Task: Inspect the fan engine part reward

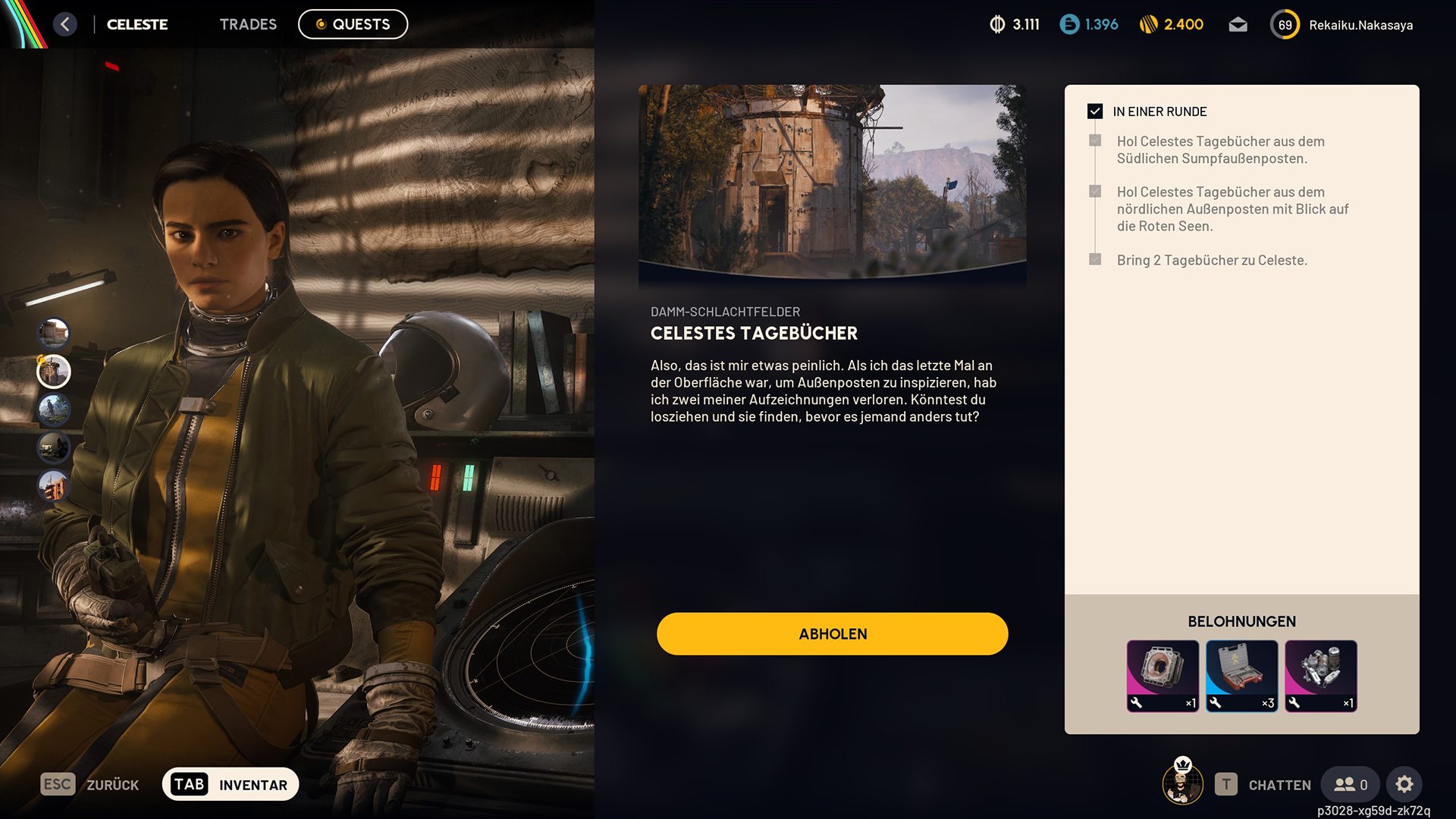Action: [x=1163, y=676]
